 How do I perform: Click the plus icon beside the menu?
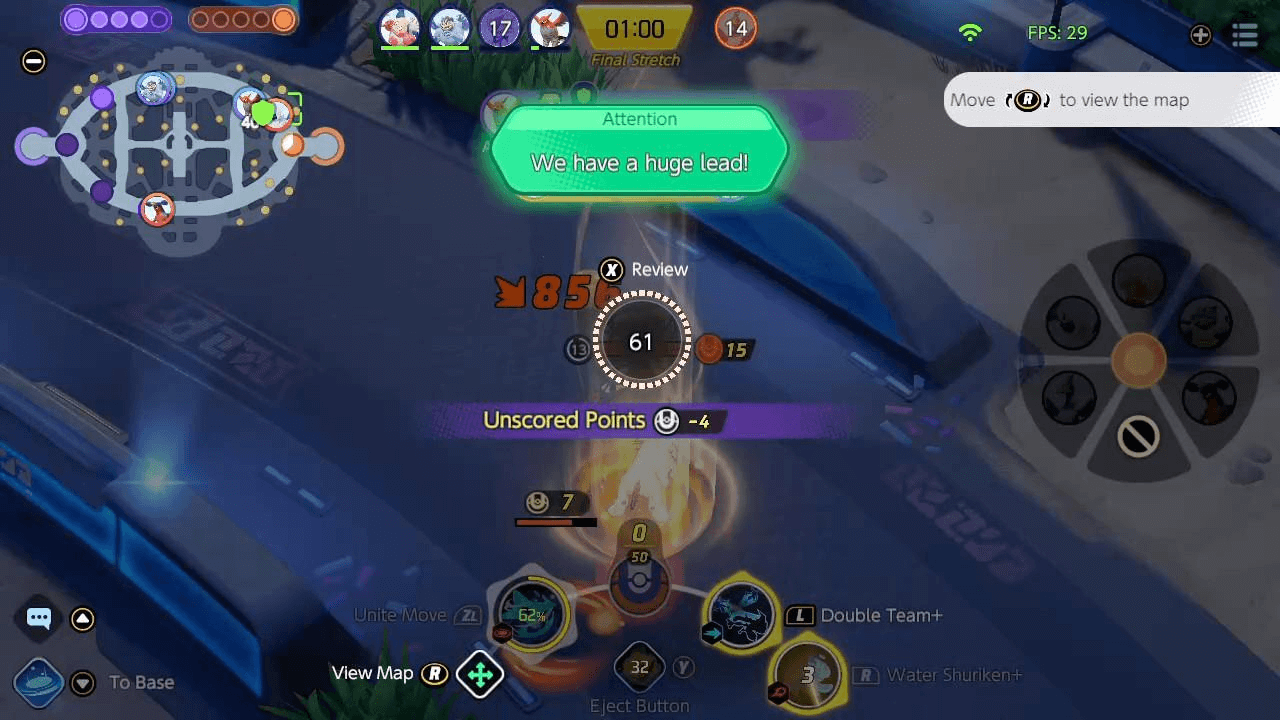1200,35
